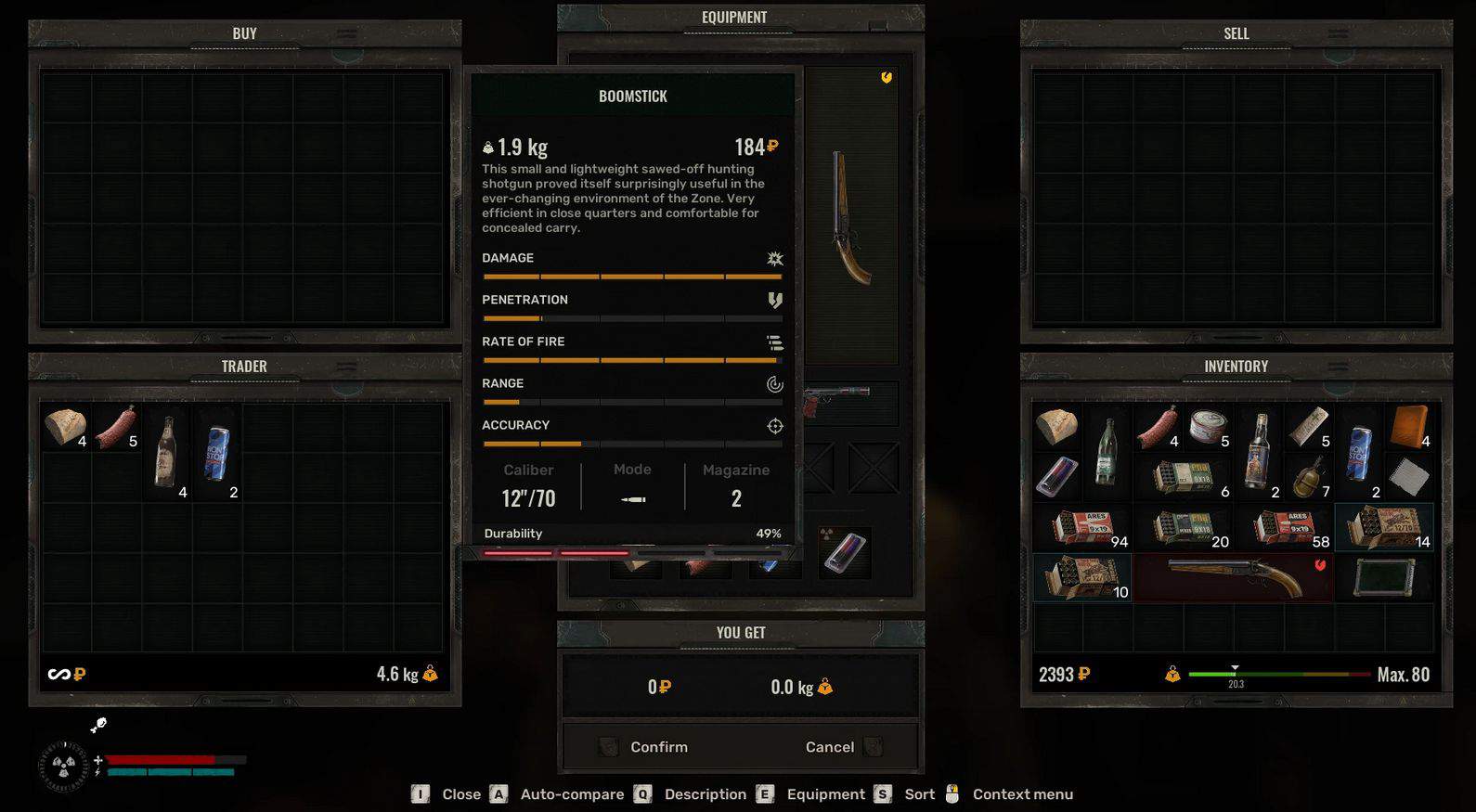Viewport: 1476px width, 812px height.
Task: Select the trader's Non Stop energy can
Action: click(x=217, y=452)
